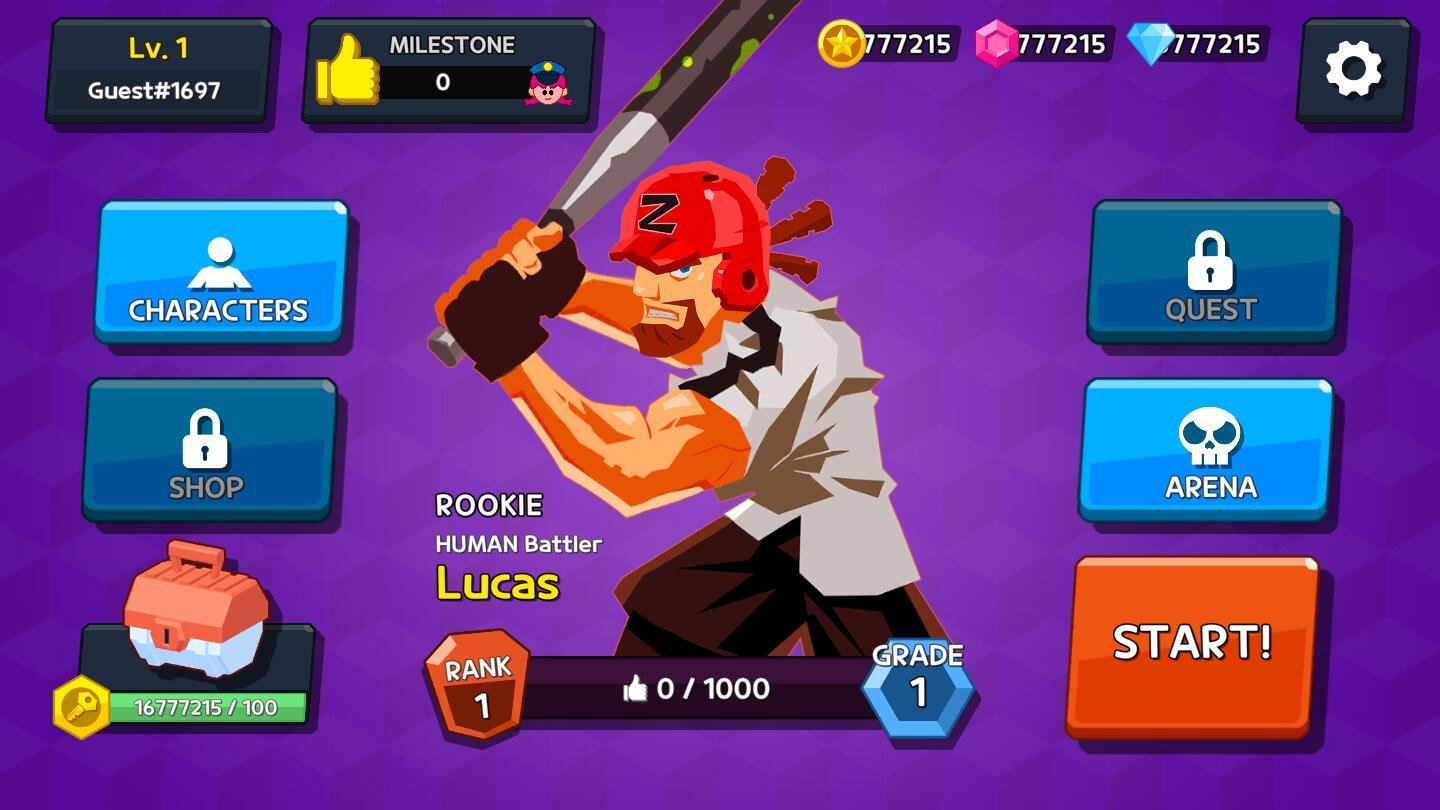Hit the orange START! button

(1192, 645)
